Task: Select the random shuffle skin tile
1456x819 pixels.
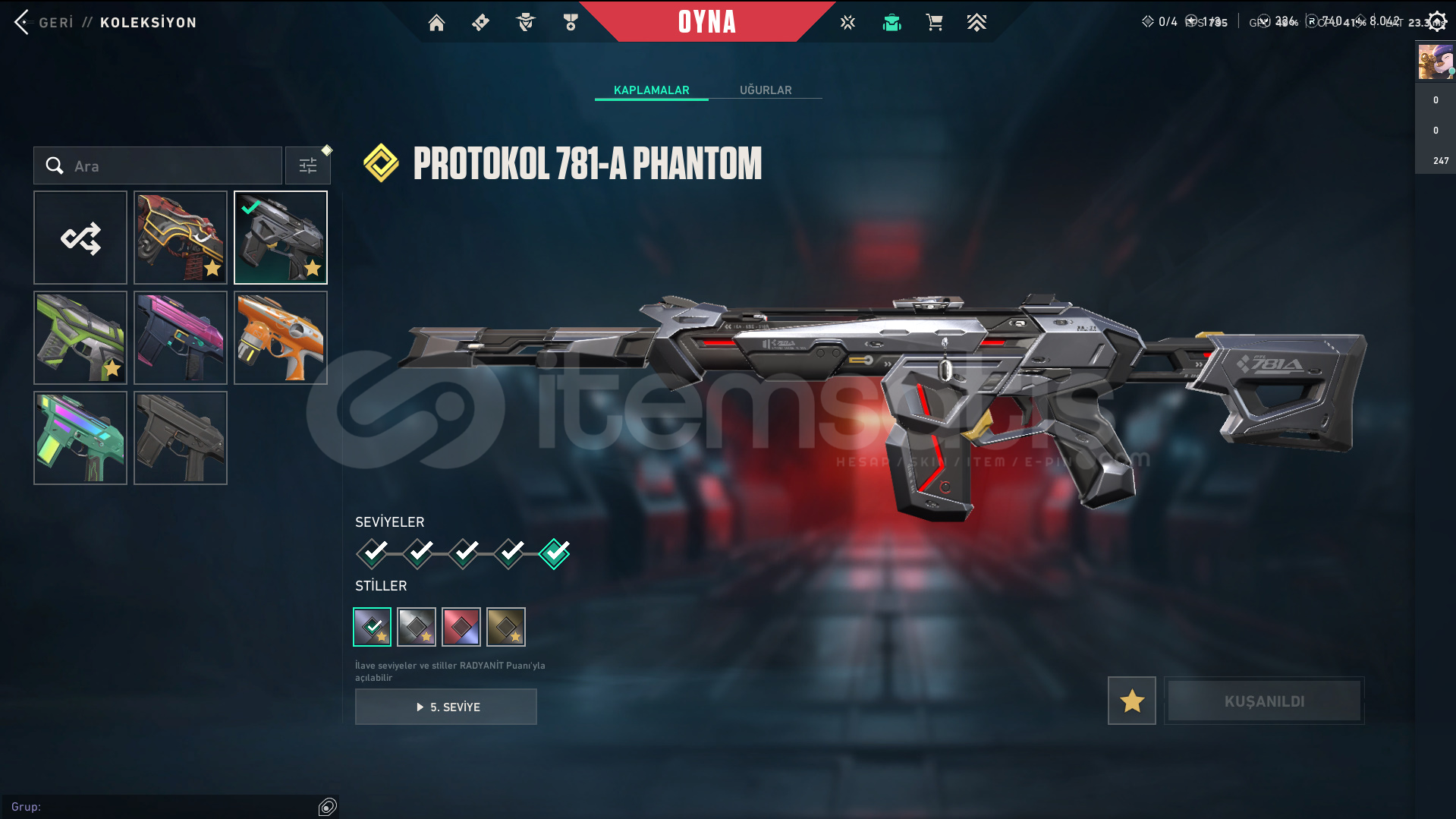Action: click(80, 238)
